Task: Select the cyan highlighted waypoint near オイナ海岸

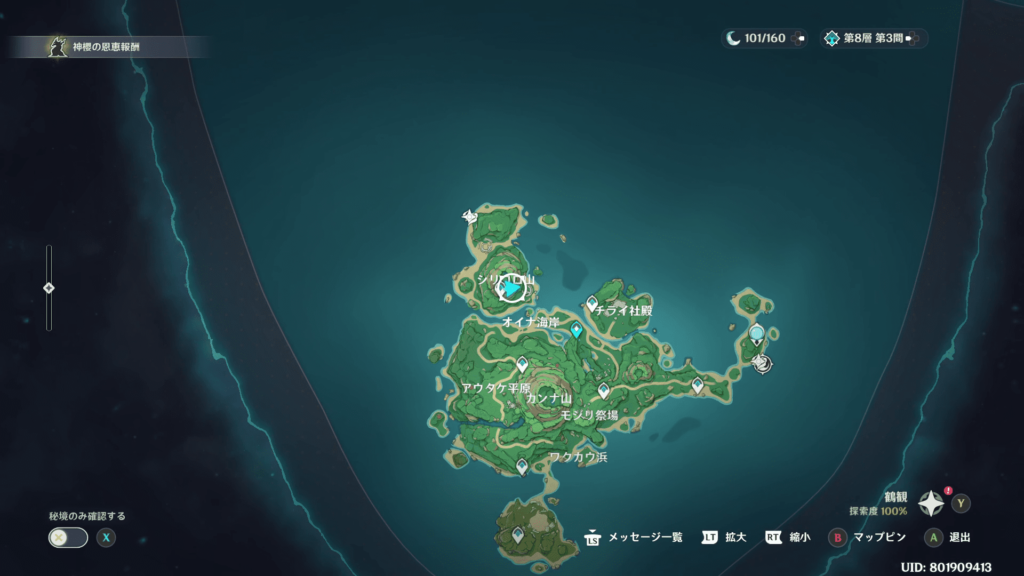Action: tap(576, 330)
